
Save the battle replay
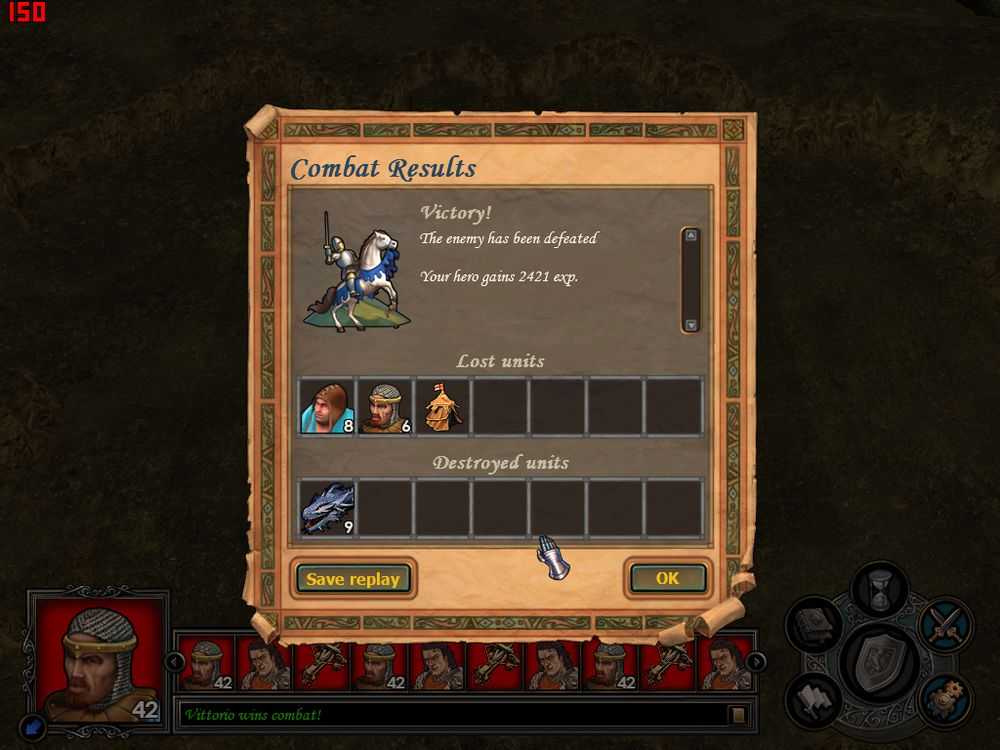tap(352, 579)
